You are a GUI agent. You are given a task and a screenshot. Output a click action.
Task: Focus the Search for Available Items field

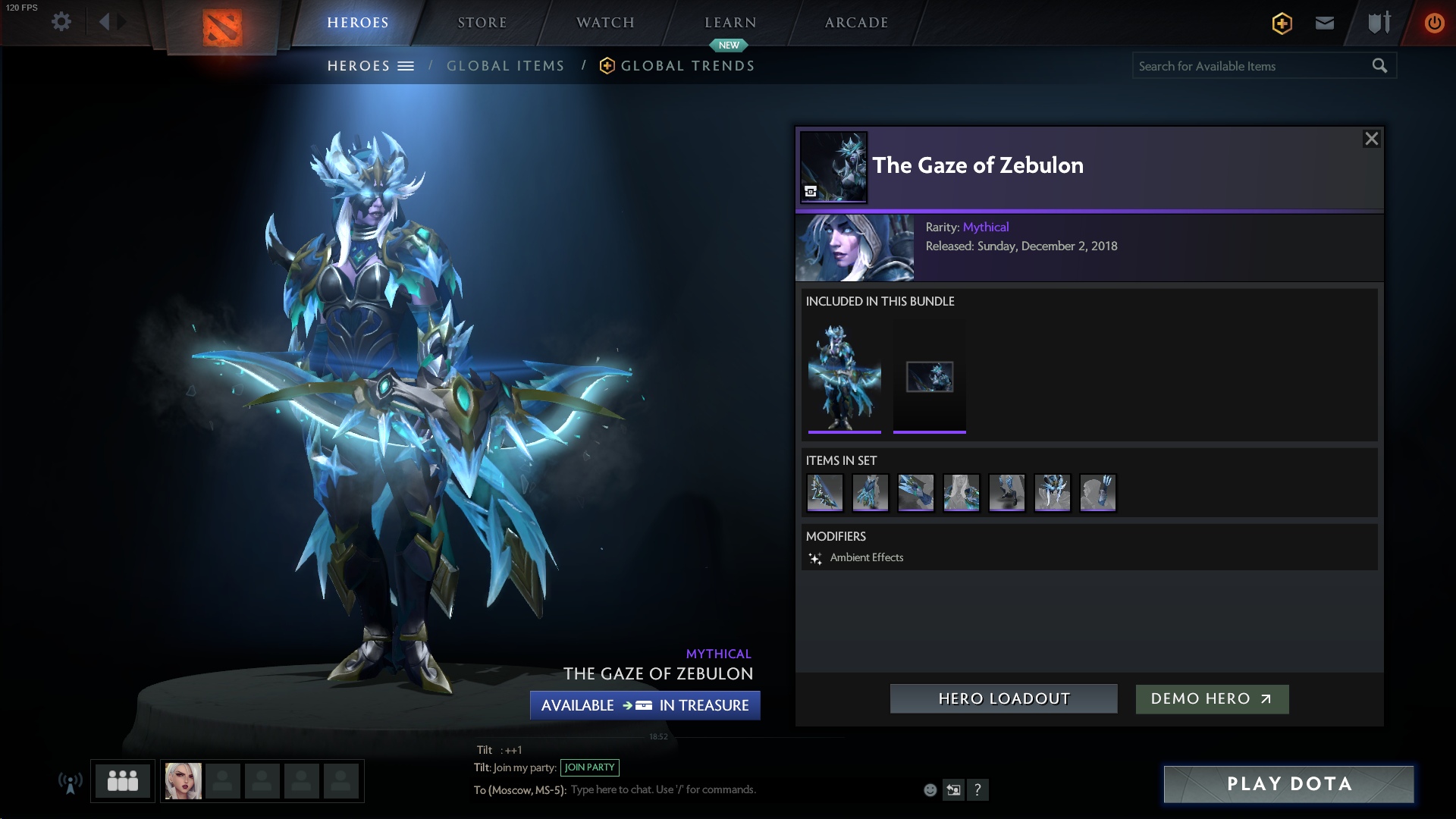(x=1251, y=66)
